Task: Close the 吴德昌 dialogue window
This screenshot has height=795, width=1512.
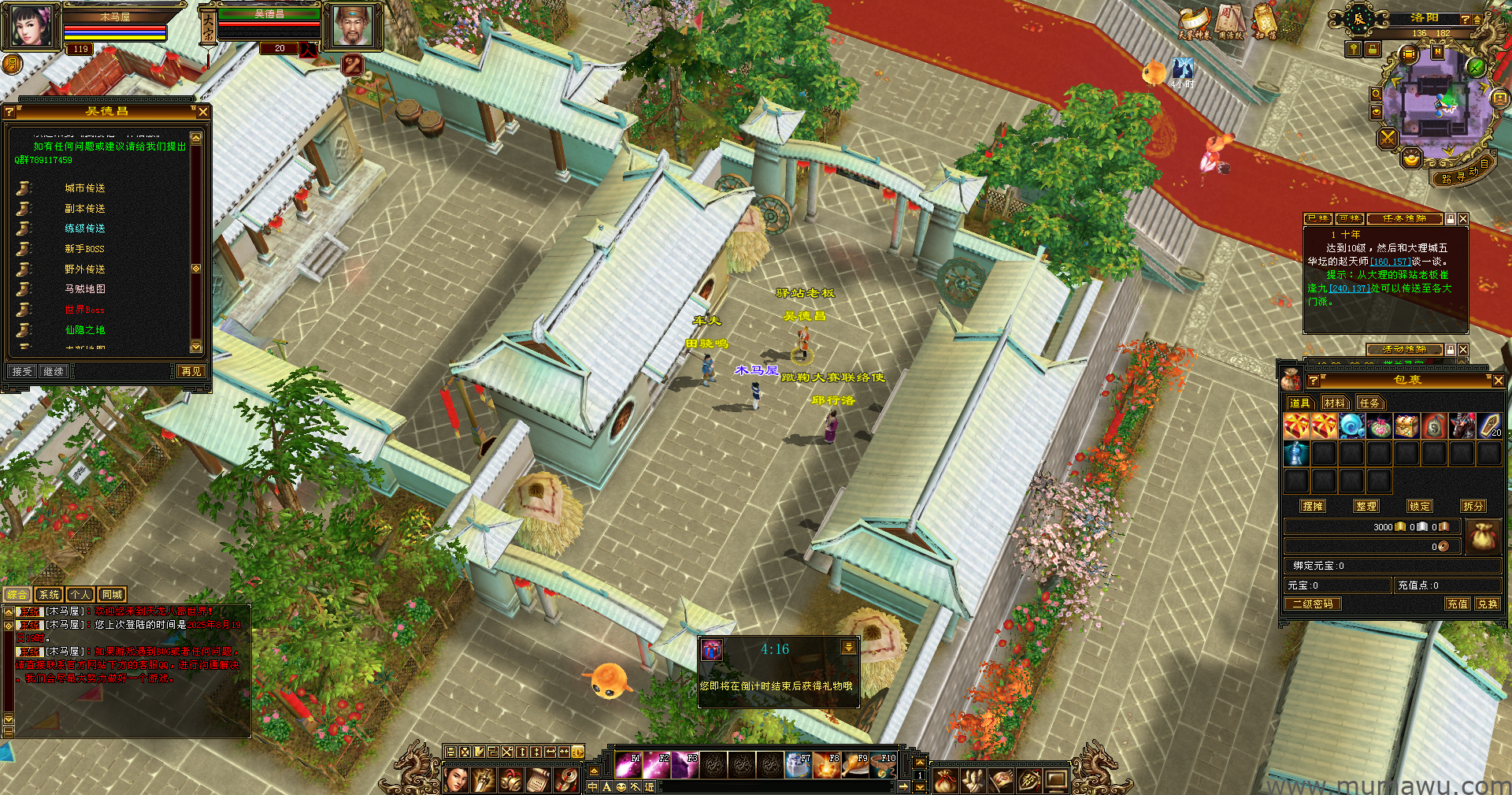Action: (203, 112)
